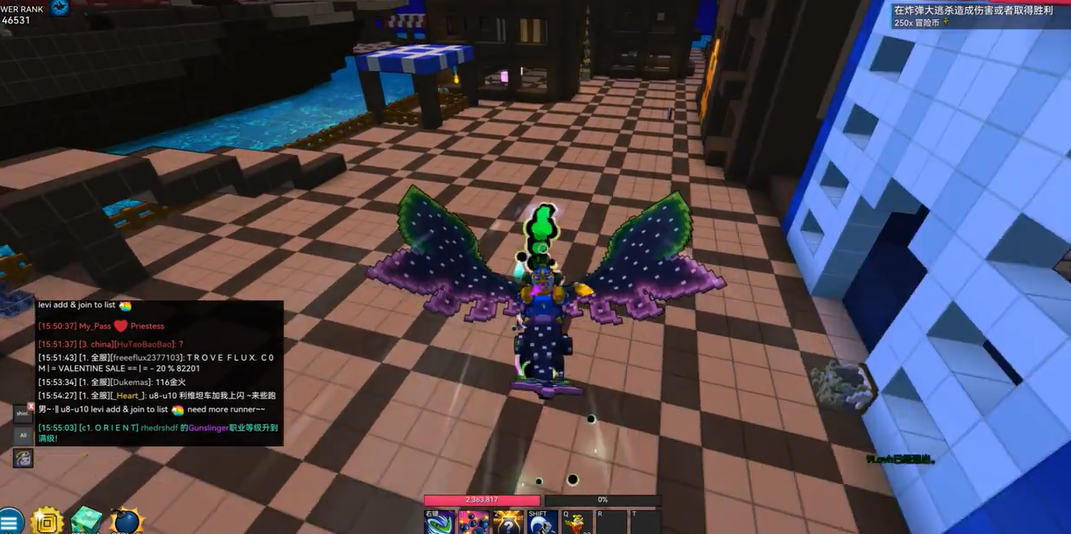Screen dimensions: 1071x534
Task: Open the Gunslinger max-level chat message
Action: coord(158,432)
